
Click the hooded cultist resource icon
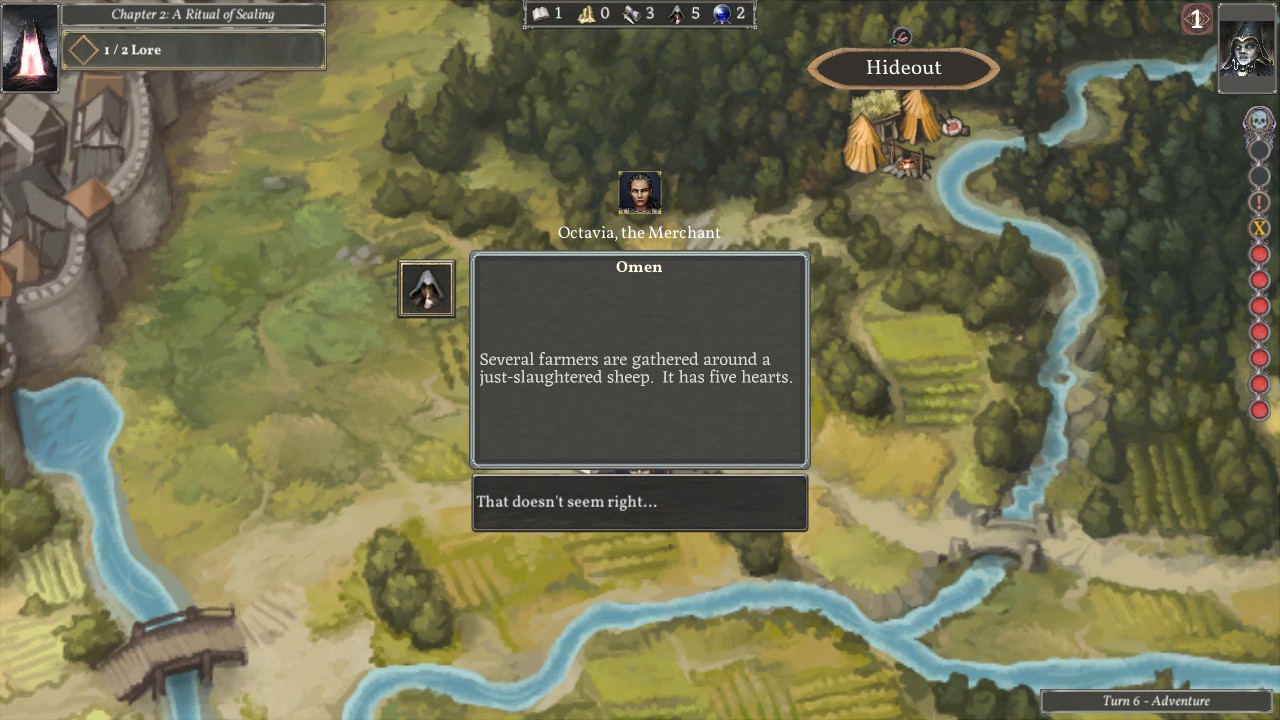[x=678, y=13]
